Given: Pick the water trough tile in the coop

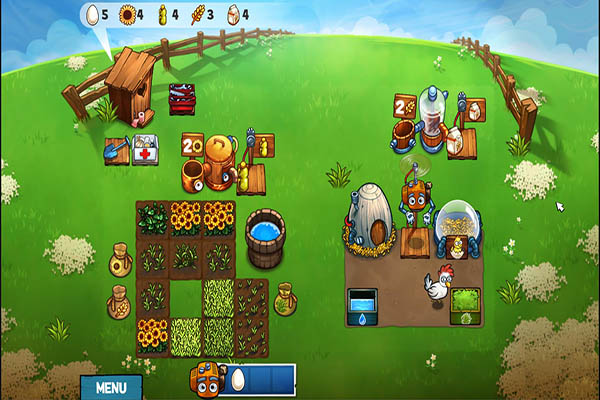Looking at the screenshot, I should coord(362,303).
